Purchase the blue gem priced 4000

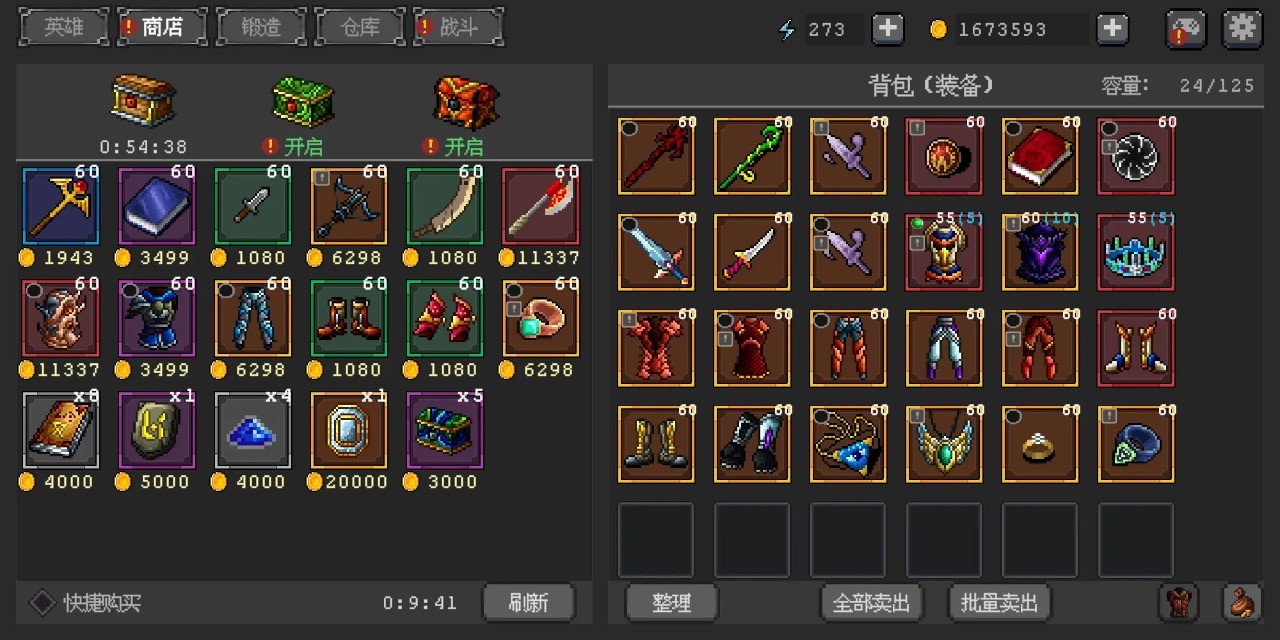(x=253, y=430)
